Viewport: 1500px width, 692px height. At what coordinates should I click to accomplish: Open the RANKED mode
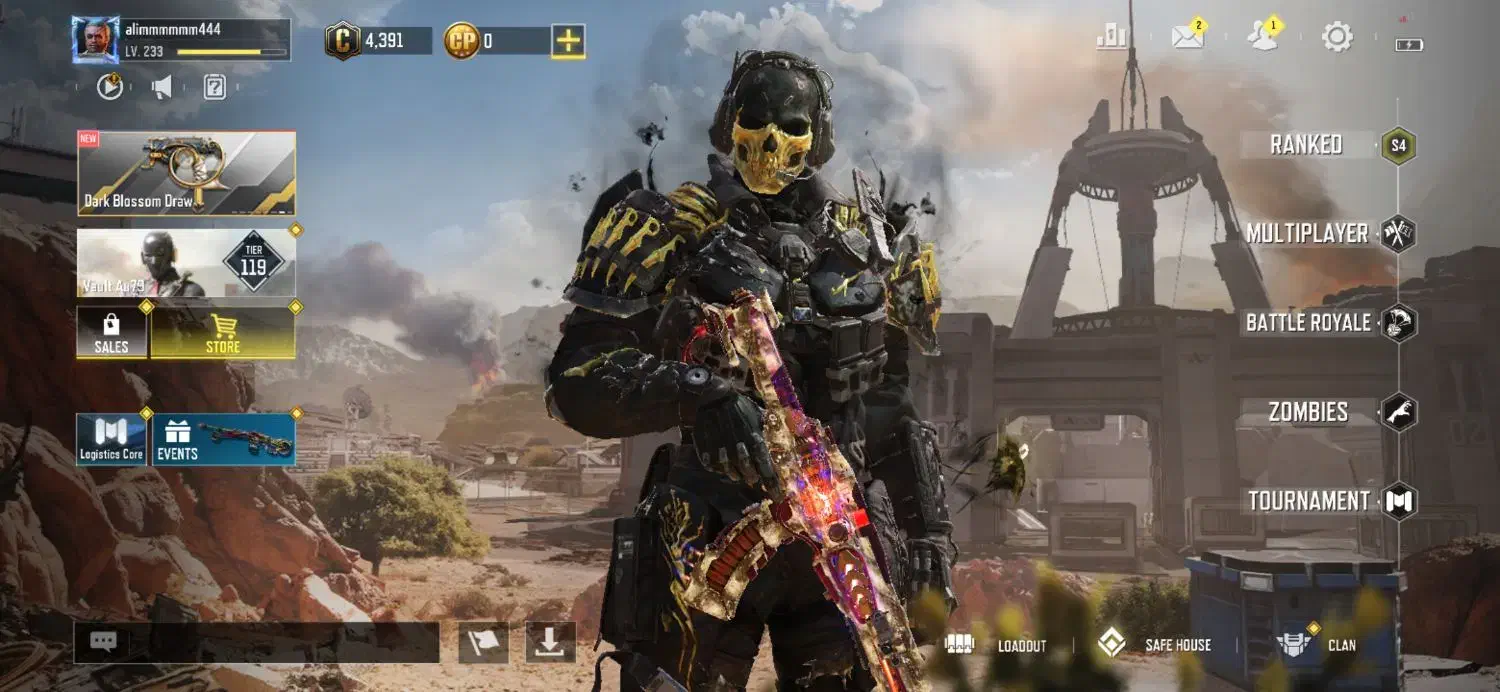[x=1306, y=145]
